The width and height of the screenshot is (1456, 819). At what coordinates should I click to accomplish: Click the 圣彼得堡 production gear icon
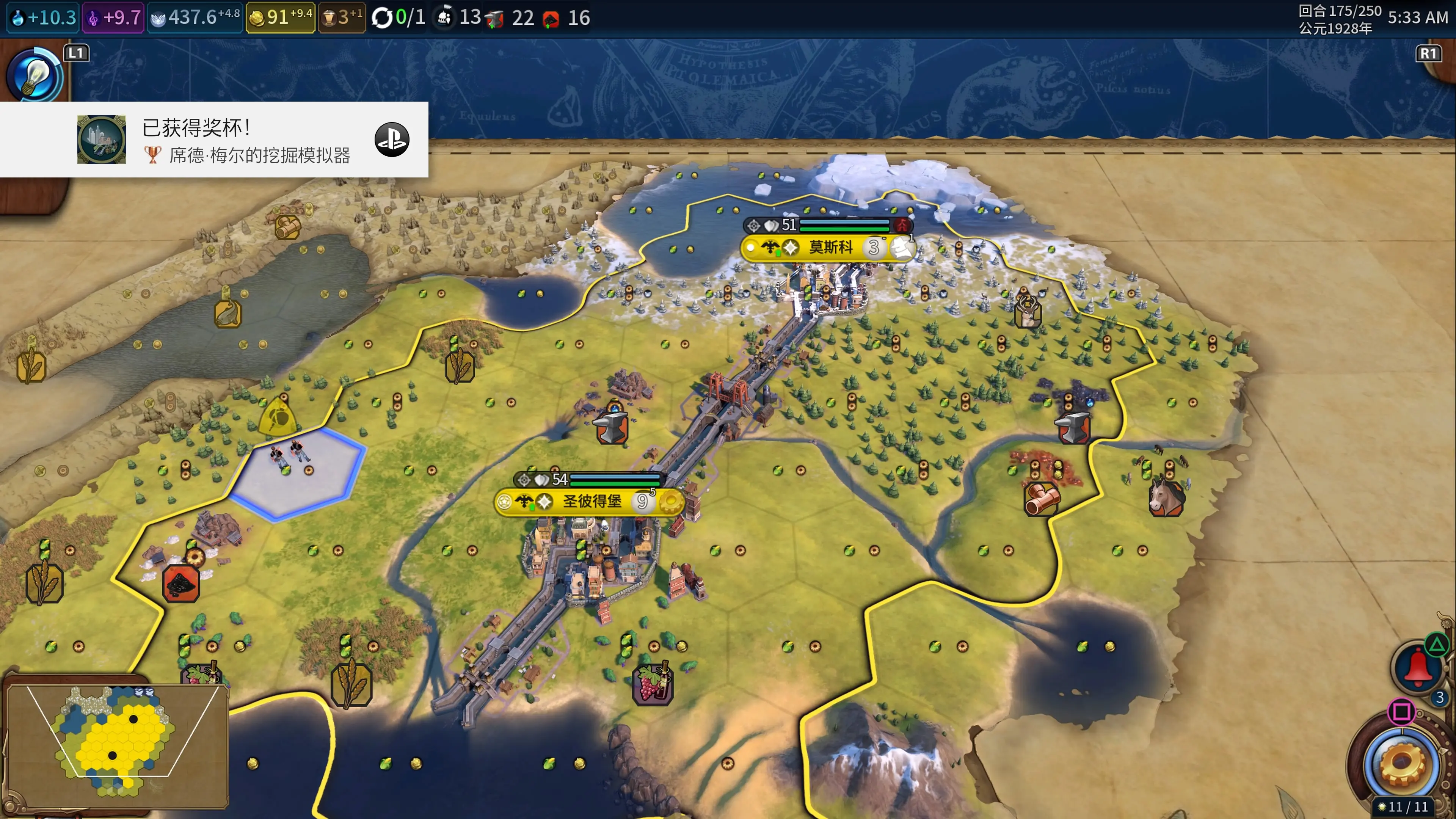[x=671, y=501]
